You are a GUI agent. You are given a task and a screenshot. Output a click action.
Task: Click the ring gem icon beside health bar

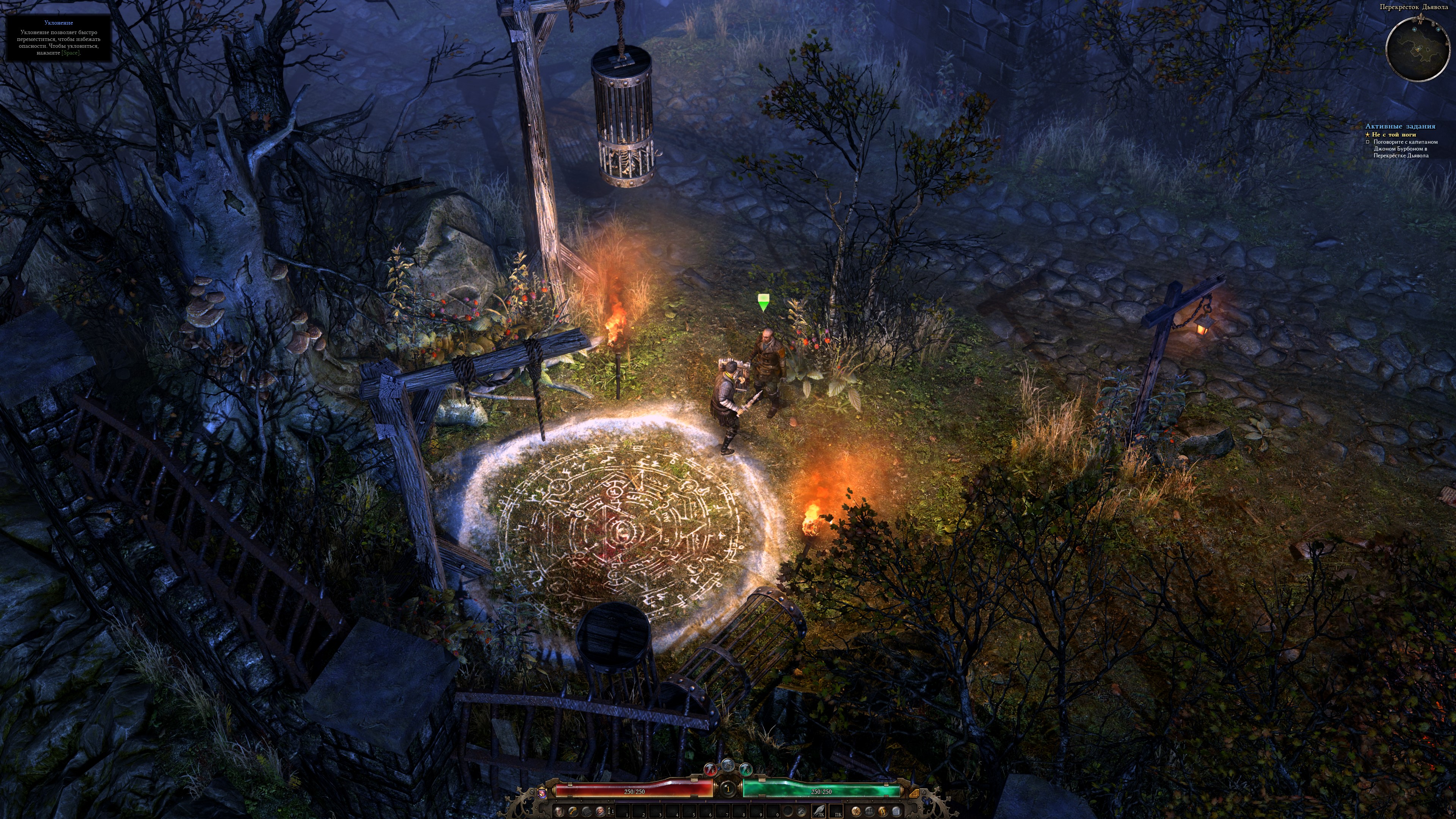click(541, 794)
